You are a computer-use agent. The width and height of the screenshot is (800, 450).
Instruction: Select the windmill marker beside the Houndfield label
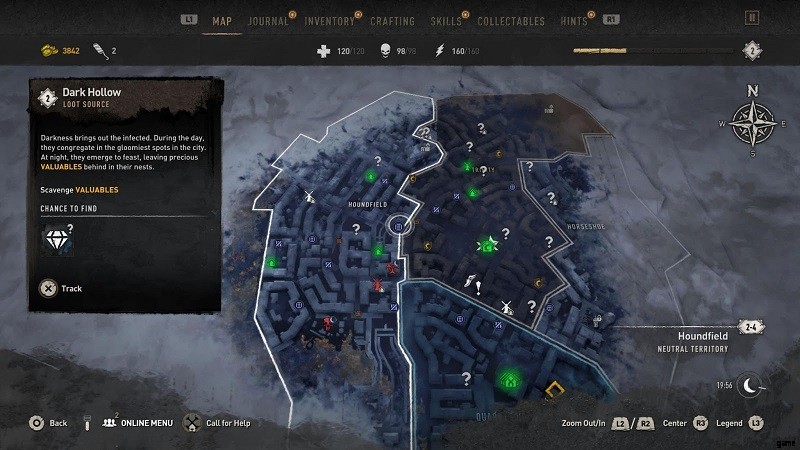(309, 194)
